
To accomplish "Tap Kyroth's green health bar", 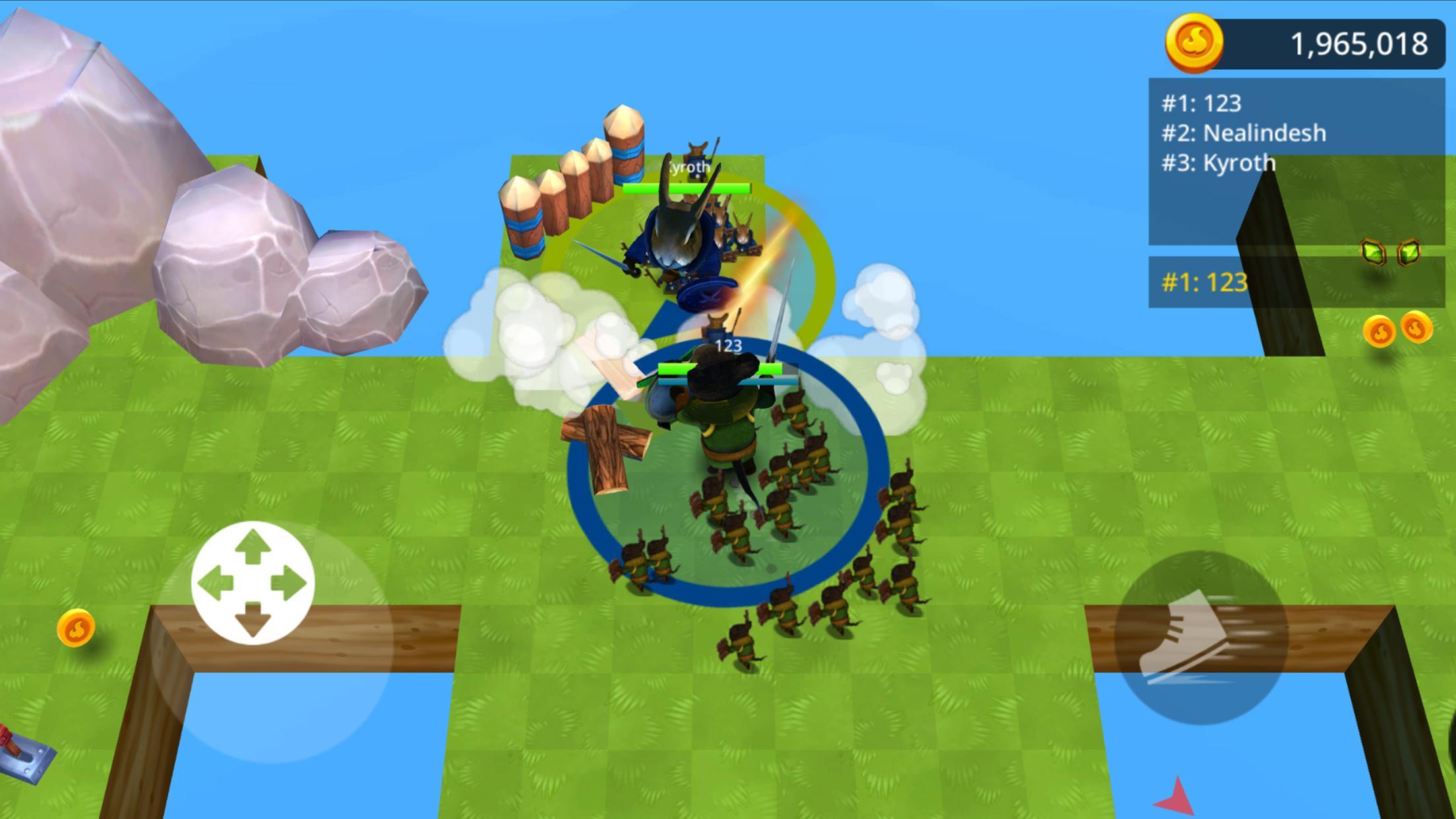I will [686, 188].
